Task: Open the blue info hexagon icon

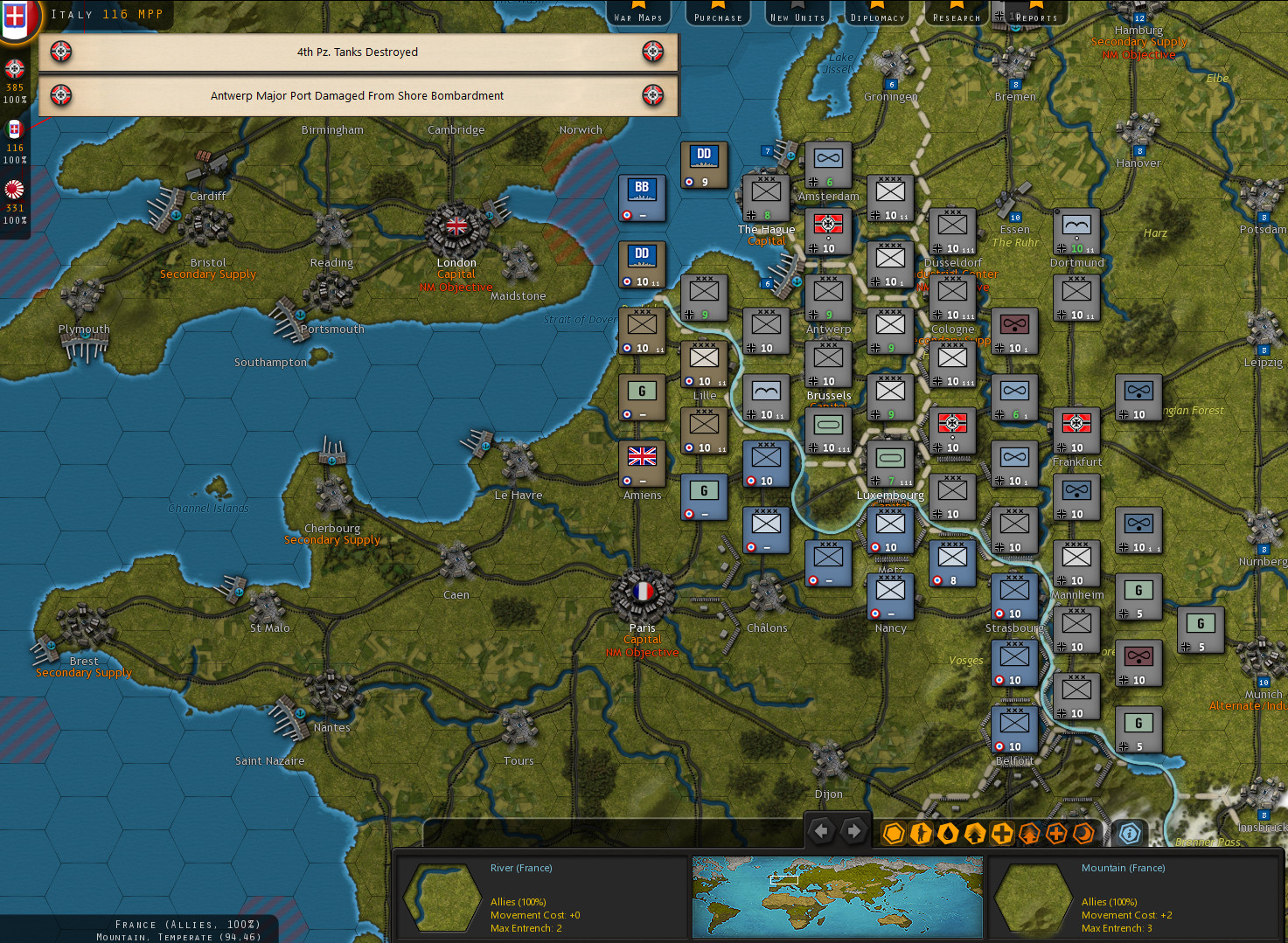Action: 1130,834
